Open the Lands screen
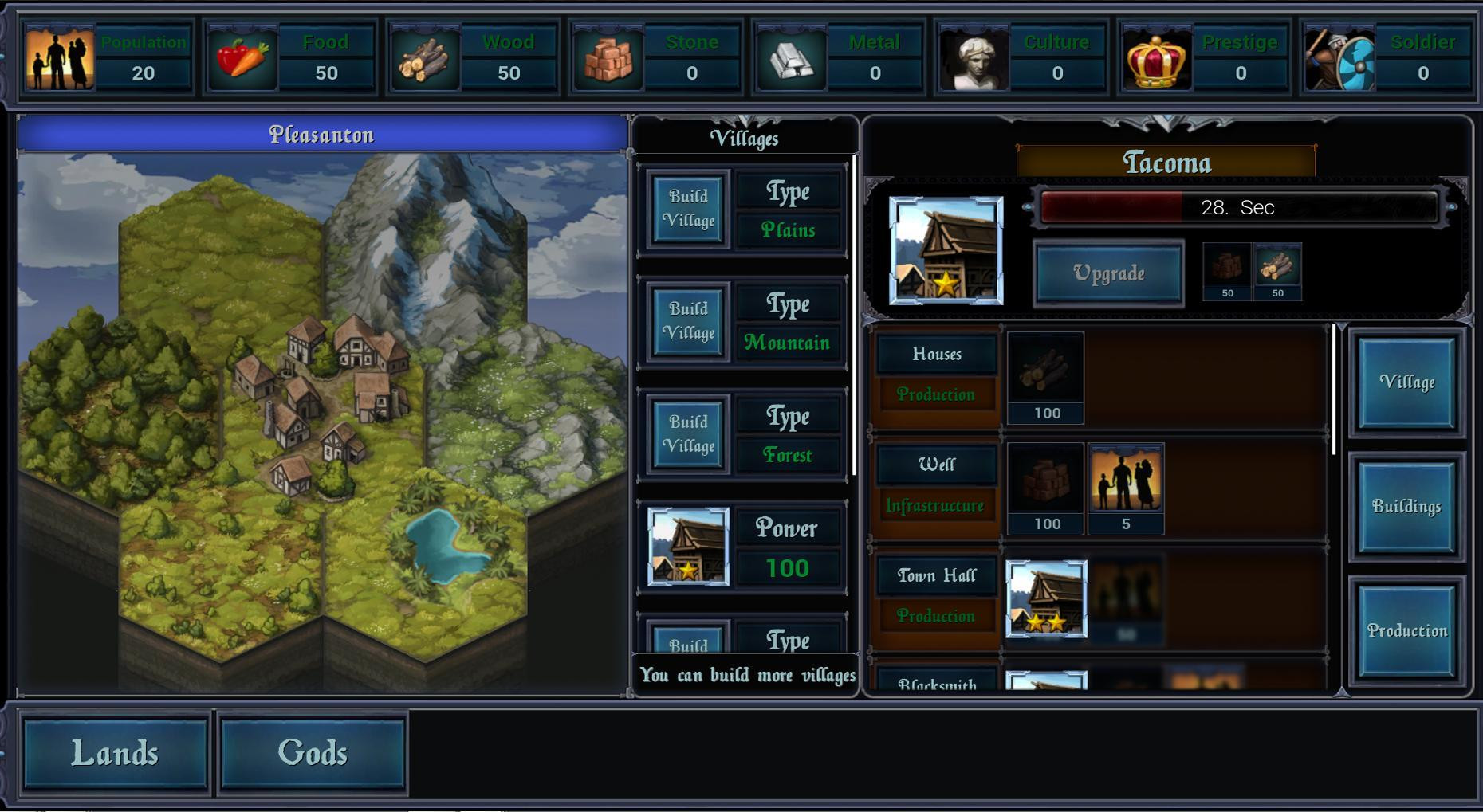The height and width of the screenshot is (812, 1483). [115, 754]
